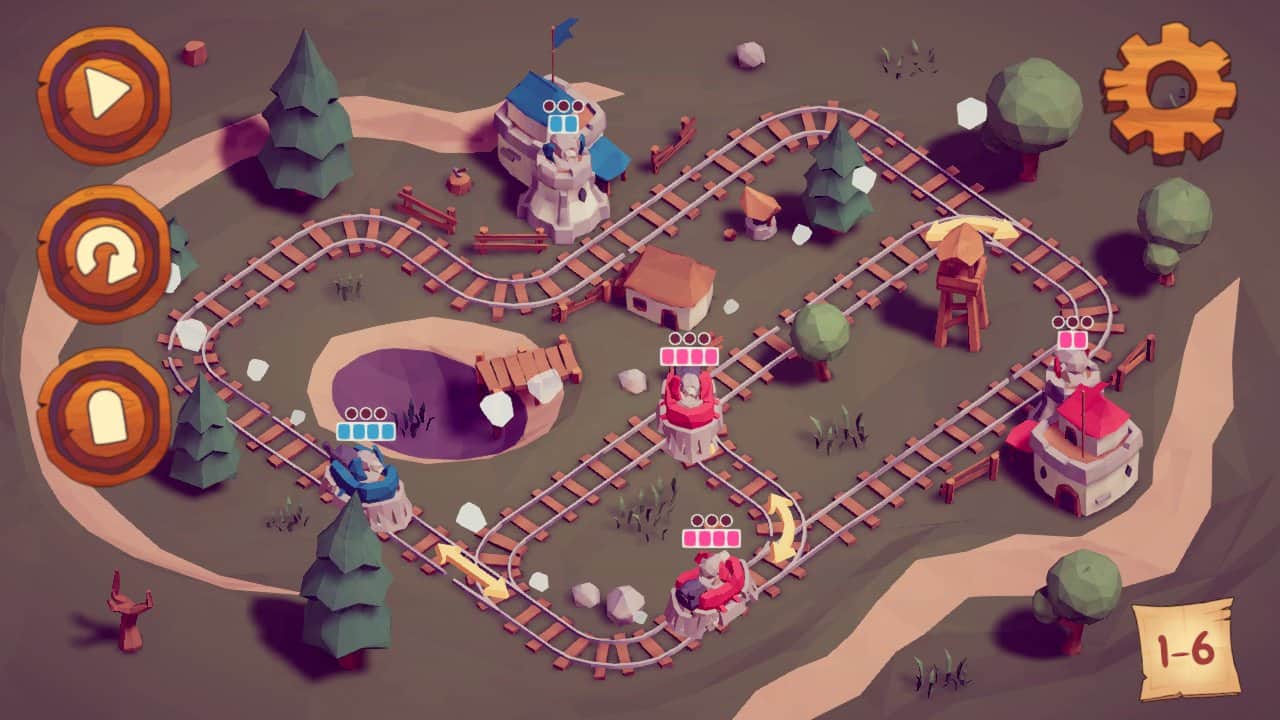The image size is (1280, 720).
Task: Select the red train at the center station
Action: click(690, 405)
